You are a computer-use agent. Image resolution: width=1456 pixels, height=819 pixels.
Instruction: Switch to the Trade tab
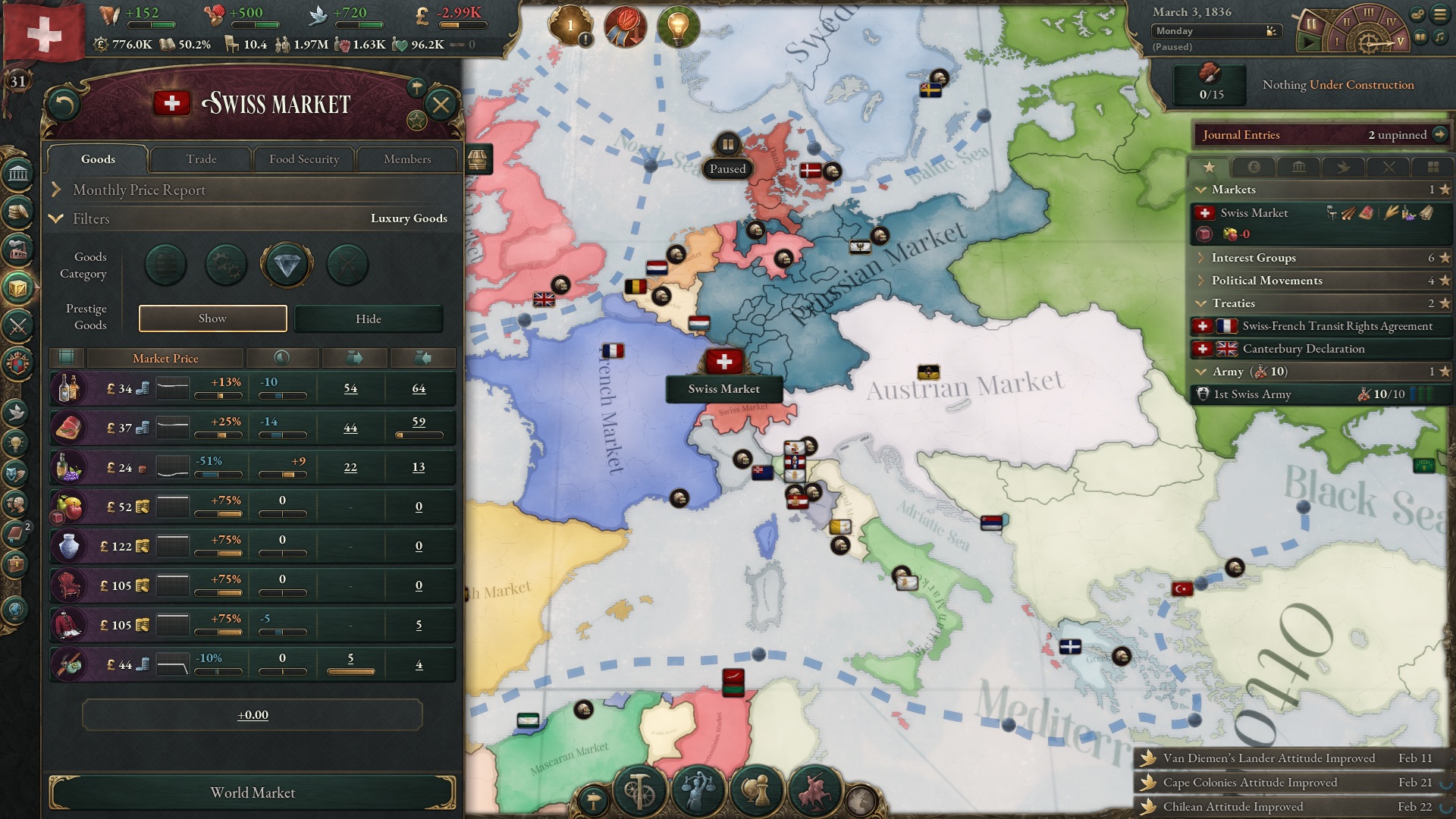[x=201, y=159]
